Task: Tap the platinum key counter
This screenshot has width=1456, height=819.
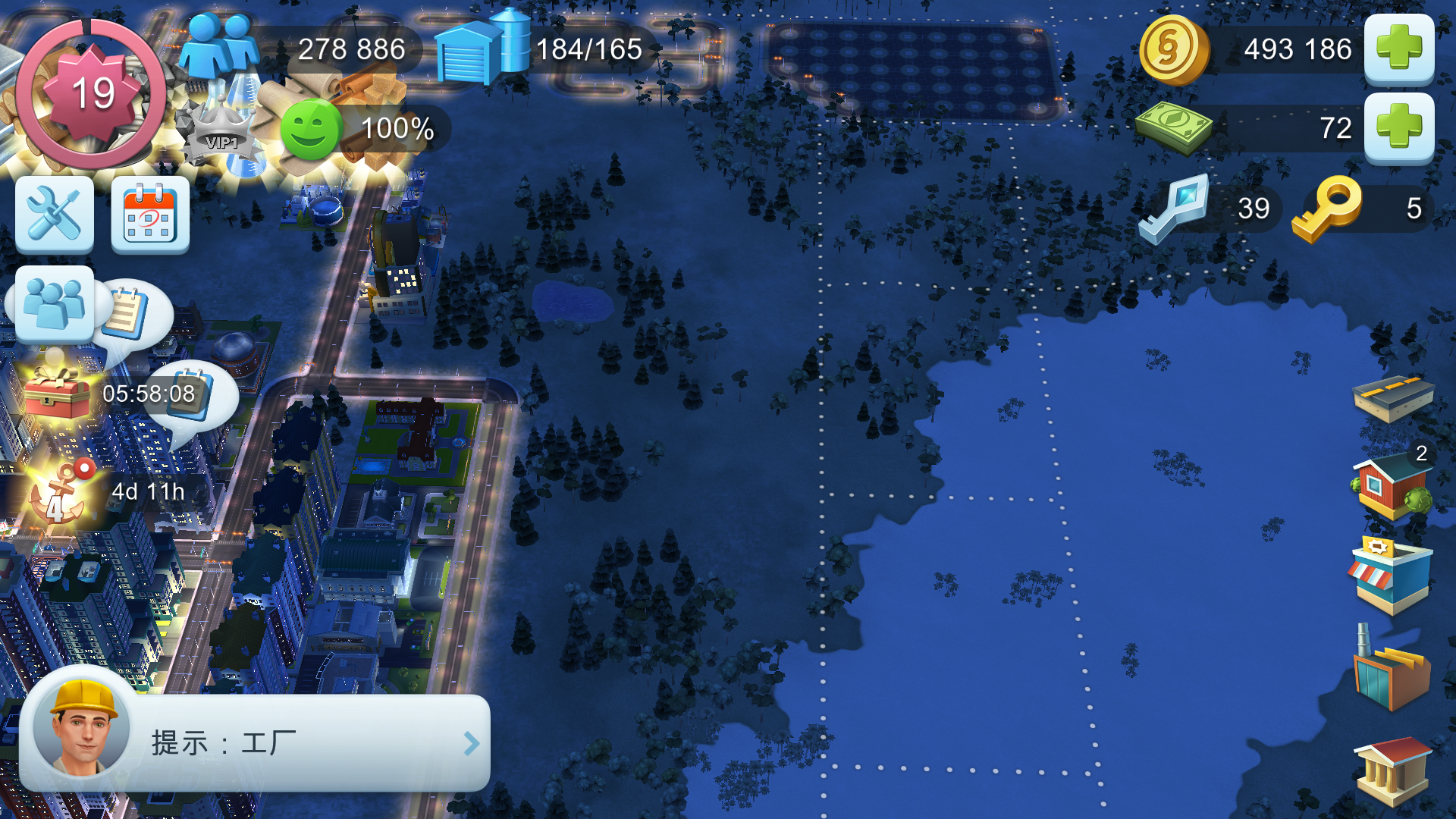Action: [1175, 208]
